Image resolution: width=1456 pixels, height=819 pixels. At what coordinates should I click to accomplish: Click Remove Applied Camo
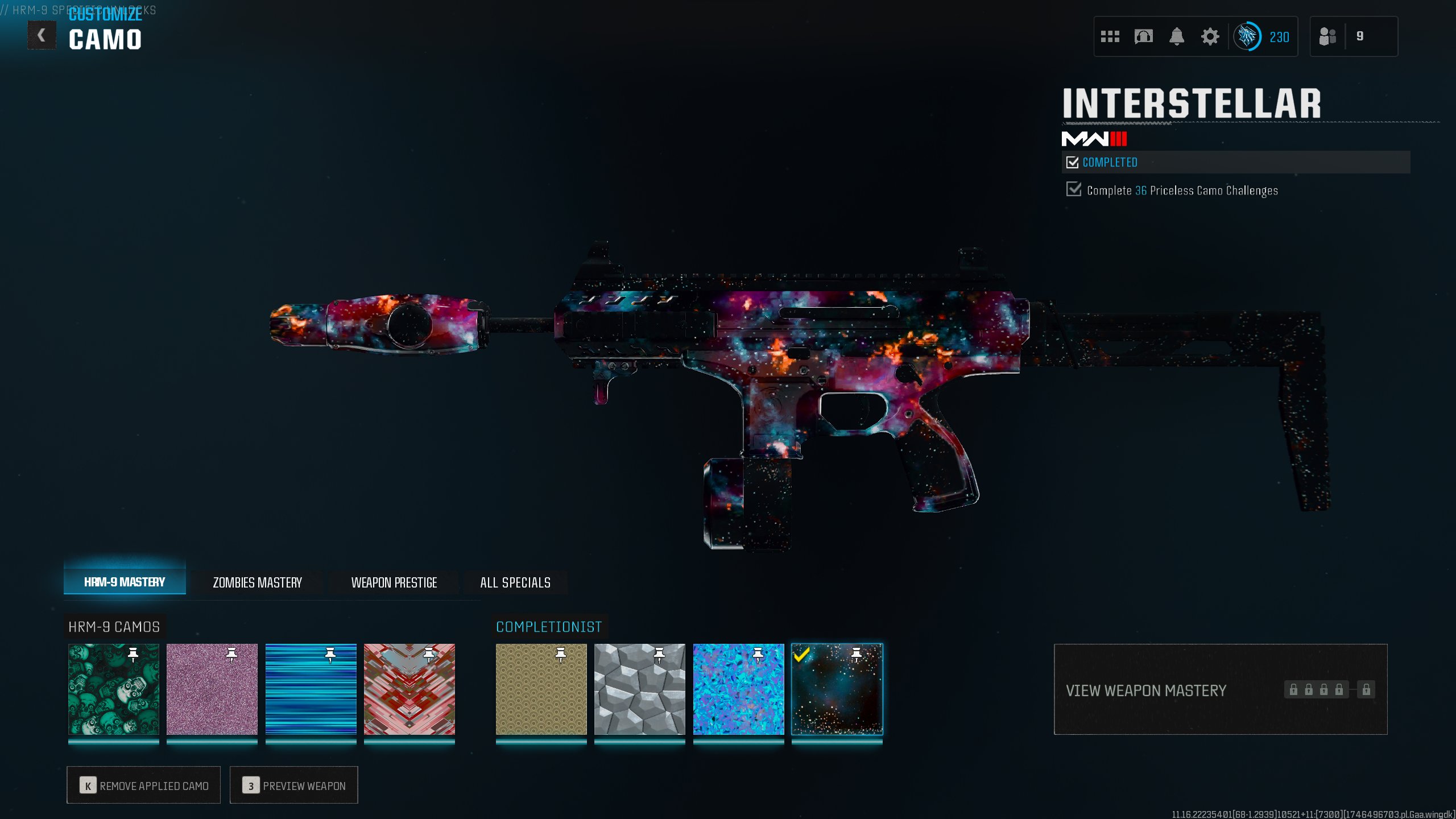143,785
